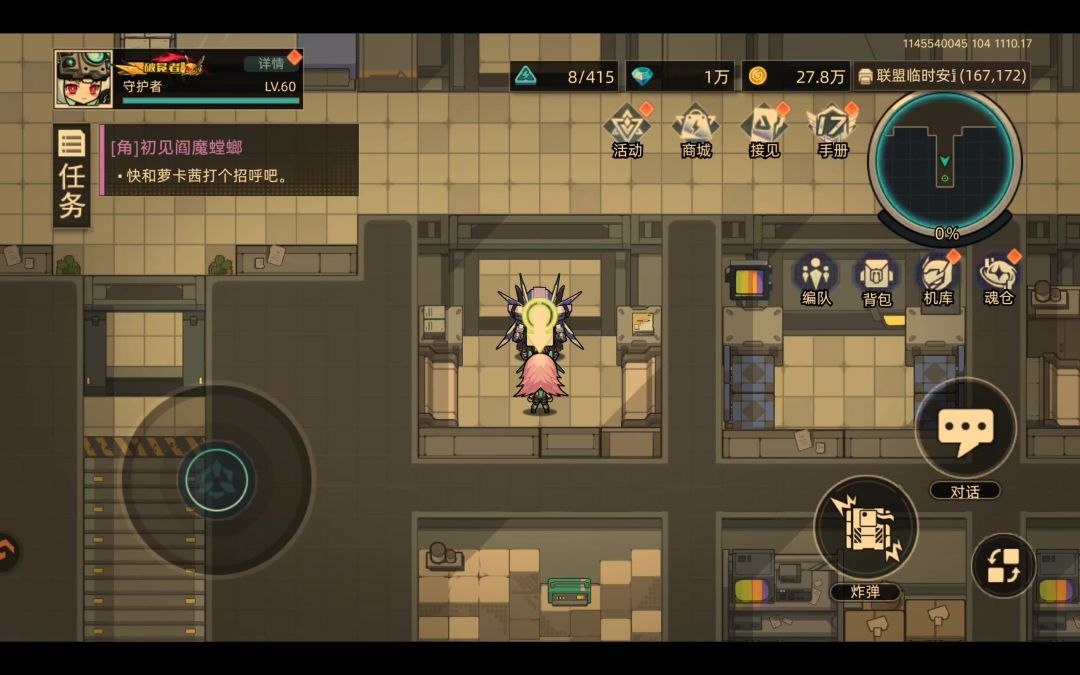
Task: Use the 炸弹 bomb skill
Action: click(865, 530)
